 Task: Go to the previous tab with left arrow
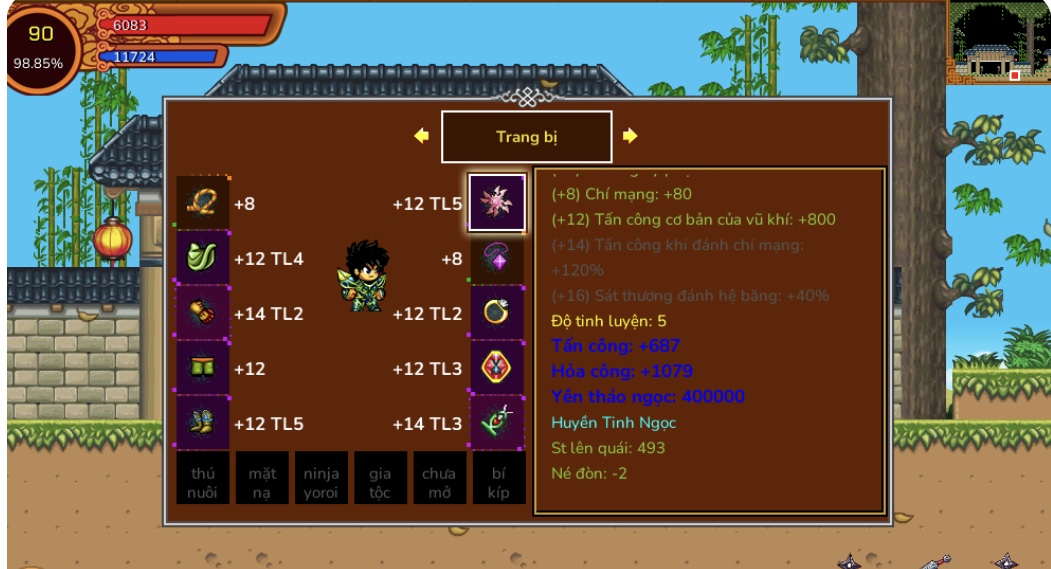tap(422, 136)
